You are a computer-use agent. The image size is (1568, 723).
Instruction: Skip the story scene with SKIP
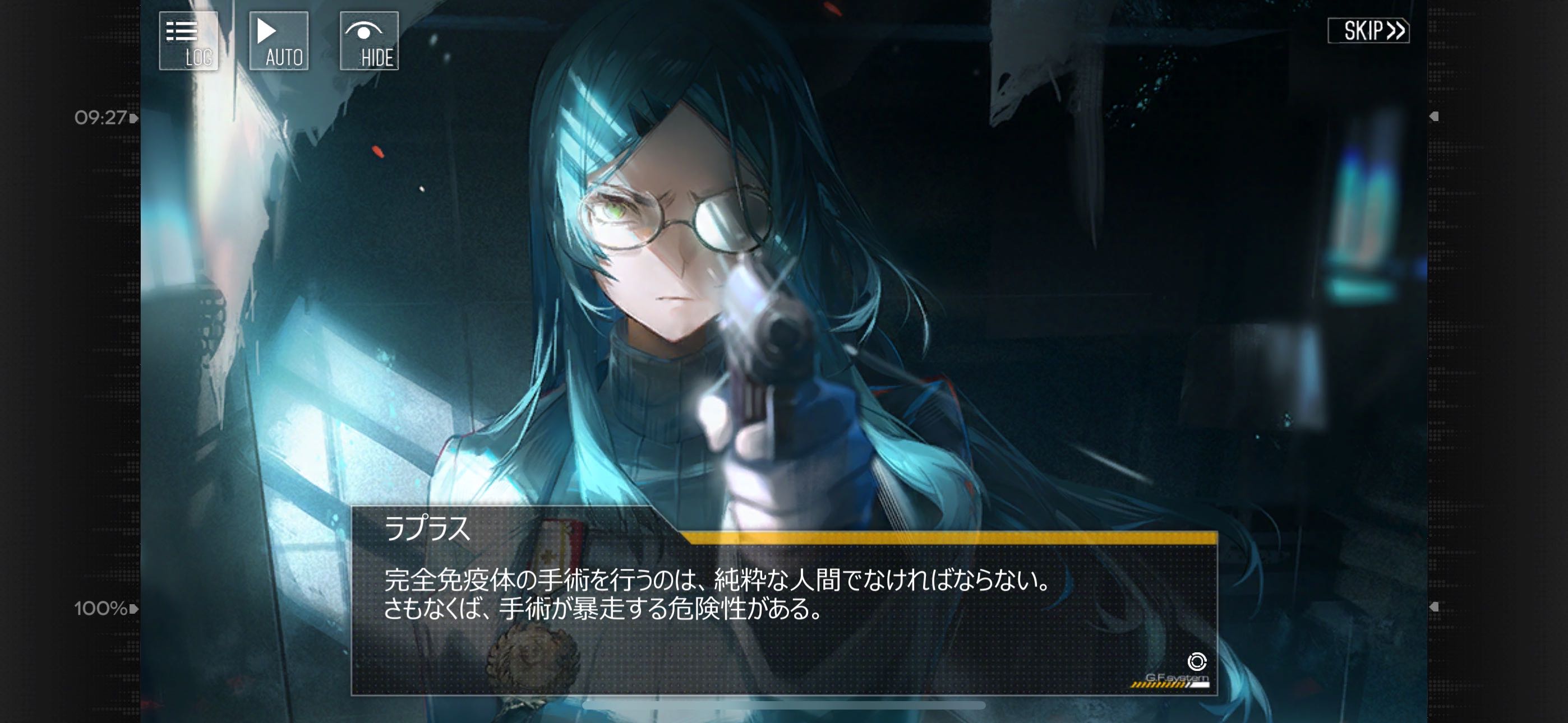click(x=1368, y=30)
